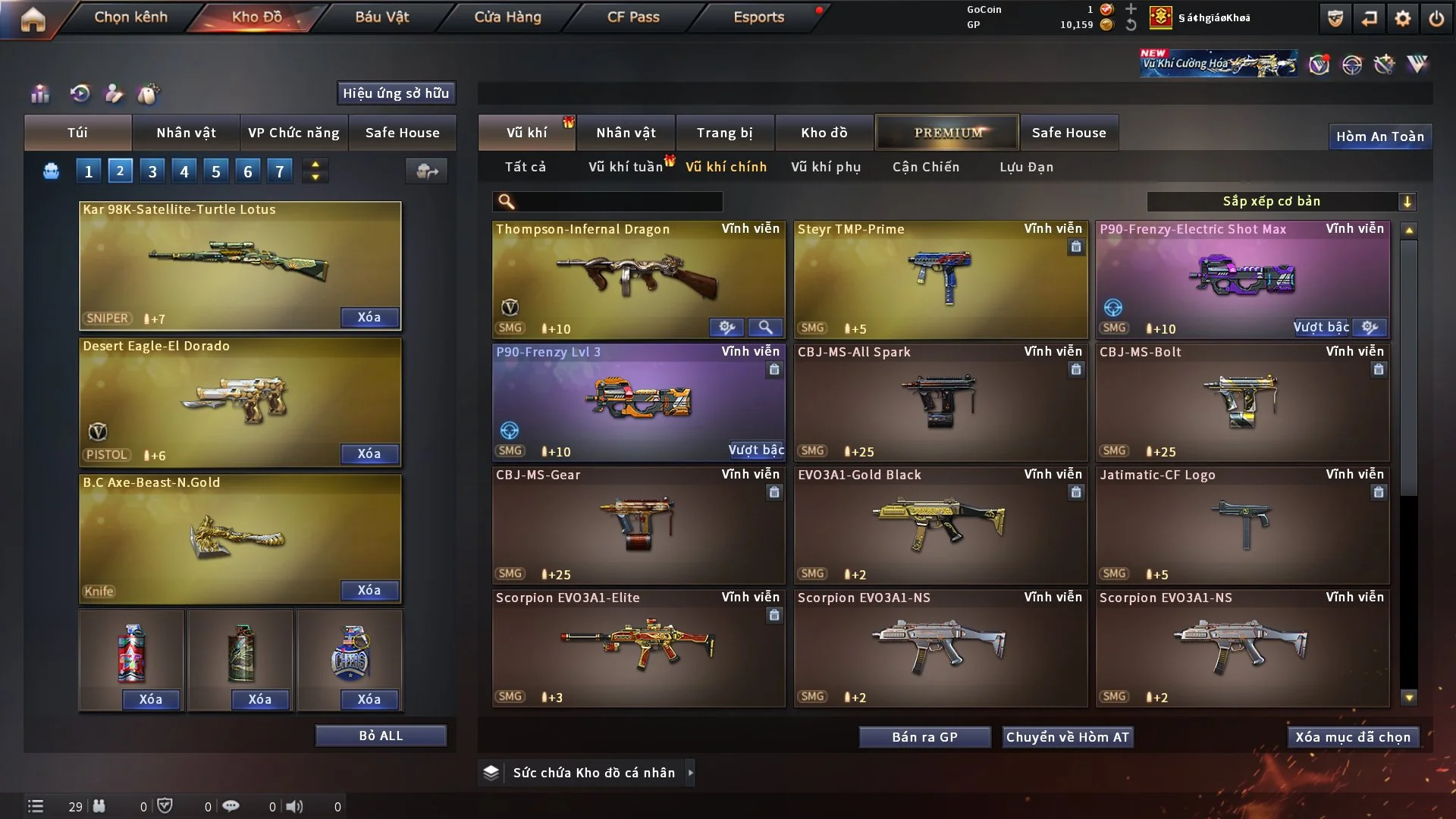Switch to the PREMIUM tab

[x=947, y=133]
